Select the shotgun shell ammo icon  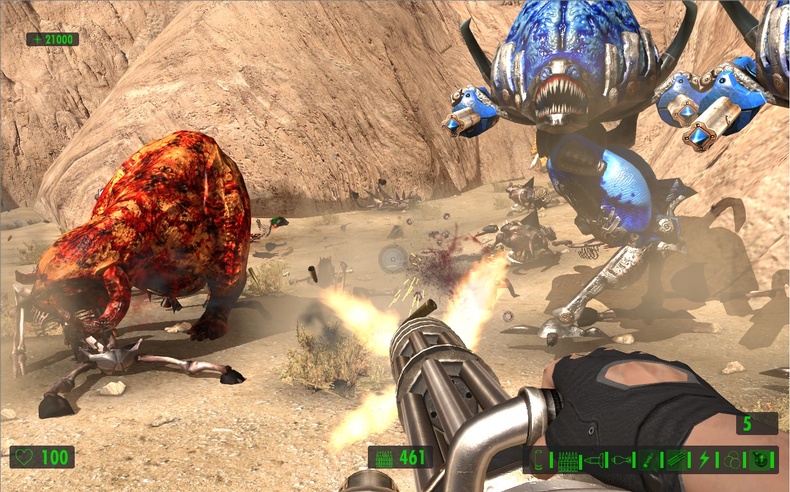538,460
